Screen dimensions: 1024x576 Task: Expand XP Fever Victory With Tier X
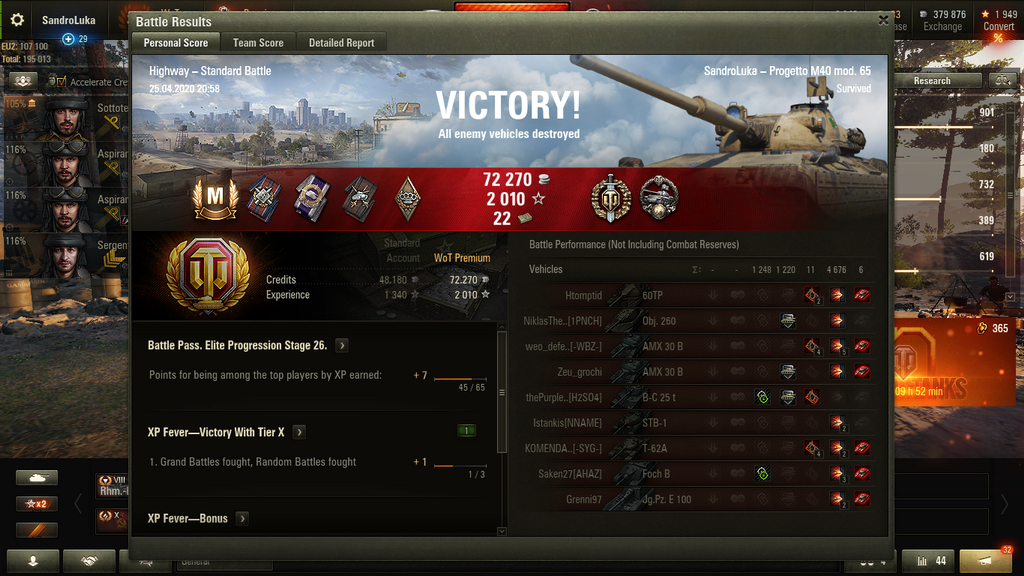point(299,432)
